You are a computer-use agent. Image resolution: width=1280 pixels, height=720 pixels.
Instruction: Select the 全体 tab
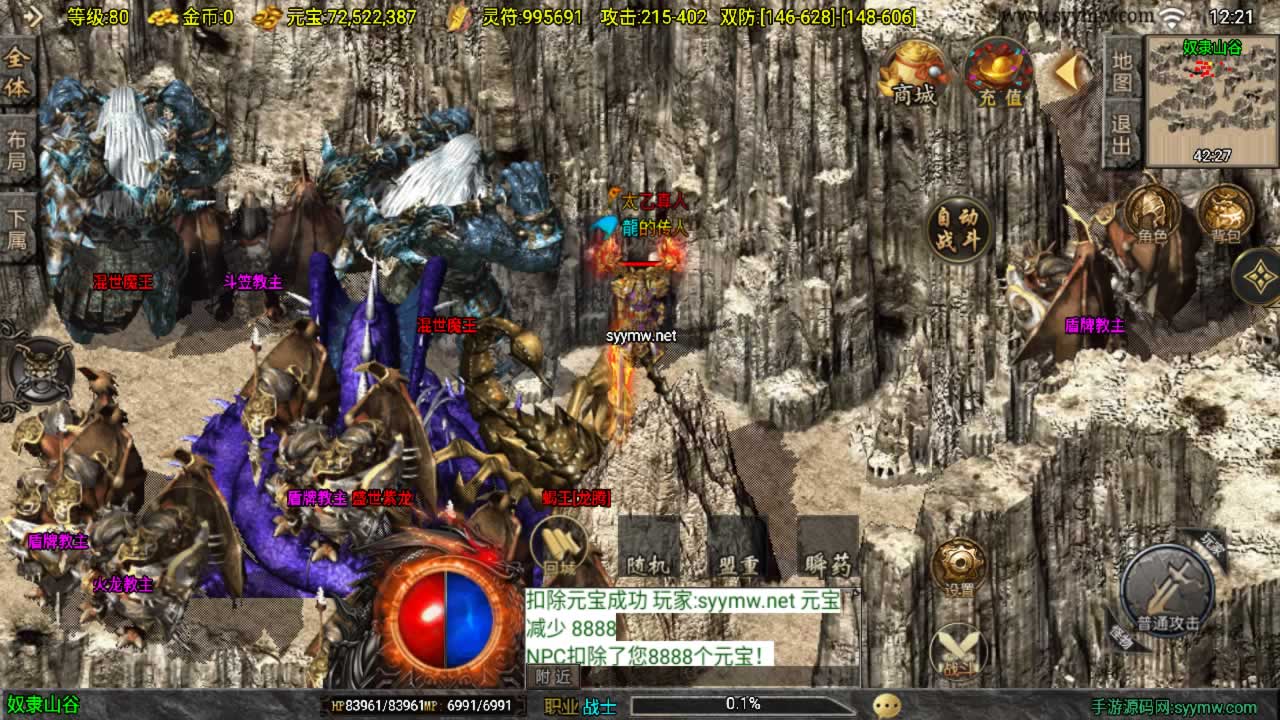click(x=17, y=73)
